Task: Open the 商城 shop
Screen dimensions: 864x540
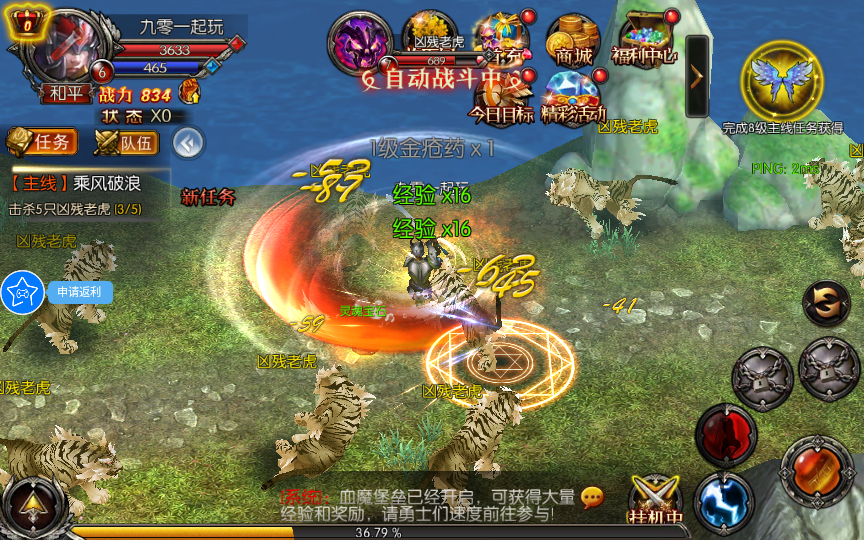Action: point(573,40)
